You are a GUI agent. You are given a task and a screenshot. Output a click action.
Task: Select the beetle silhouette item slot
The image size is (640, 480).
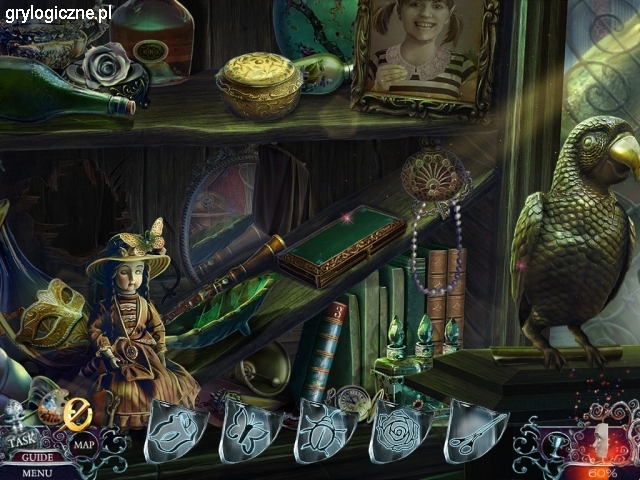click(324, 432)
